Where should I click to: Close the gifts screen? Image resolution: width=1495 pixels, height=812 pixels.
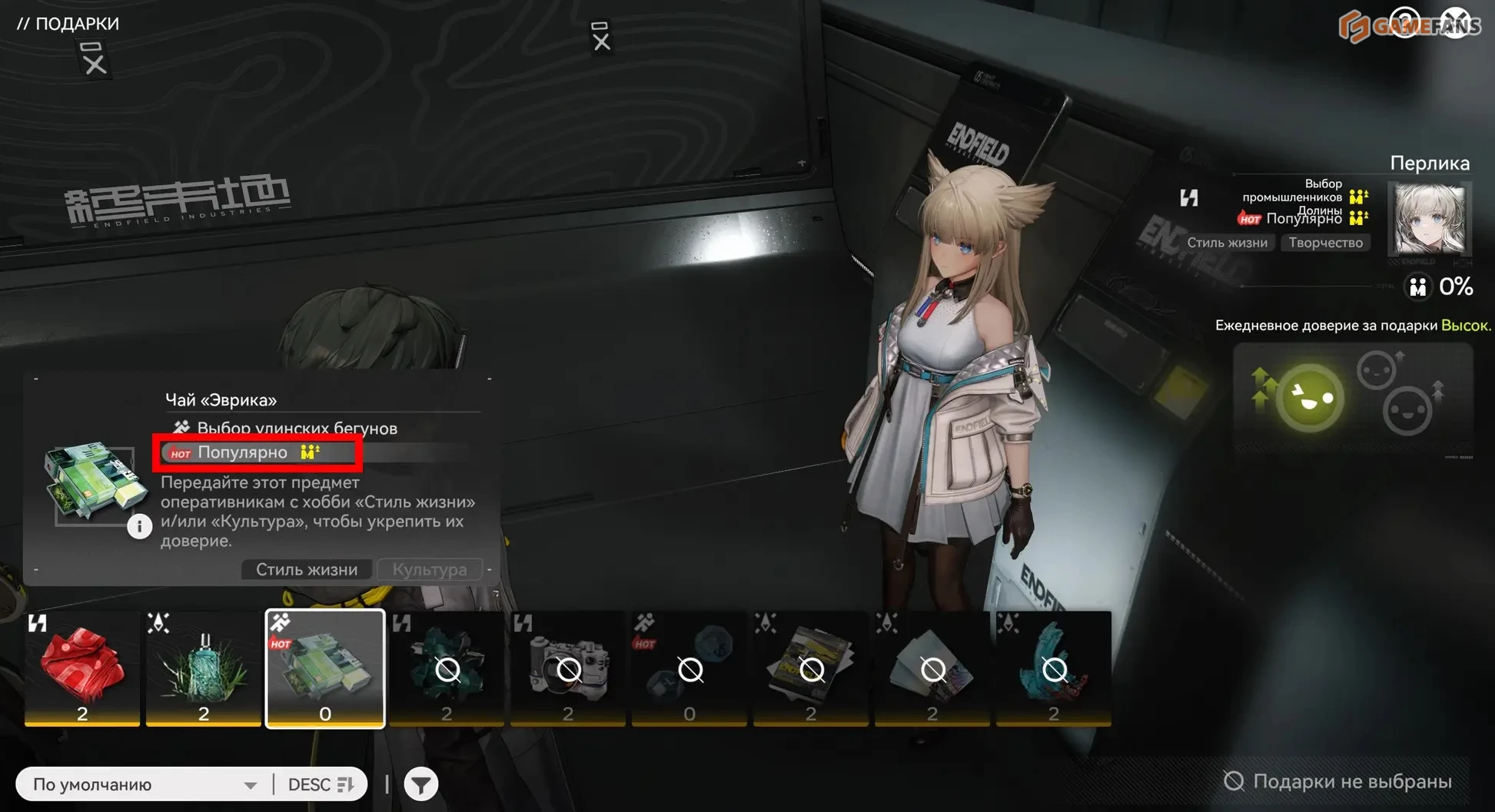click(1456, 23)
